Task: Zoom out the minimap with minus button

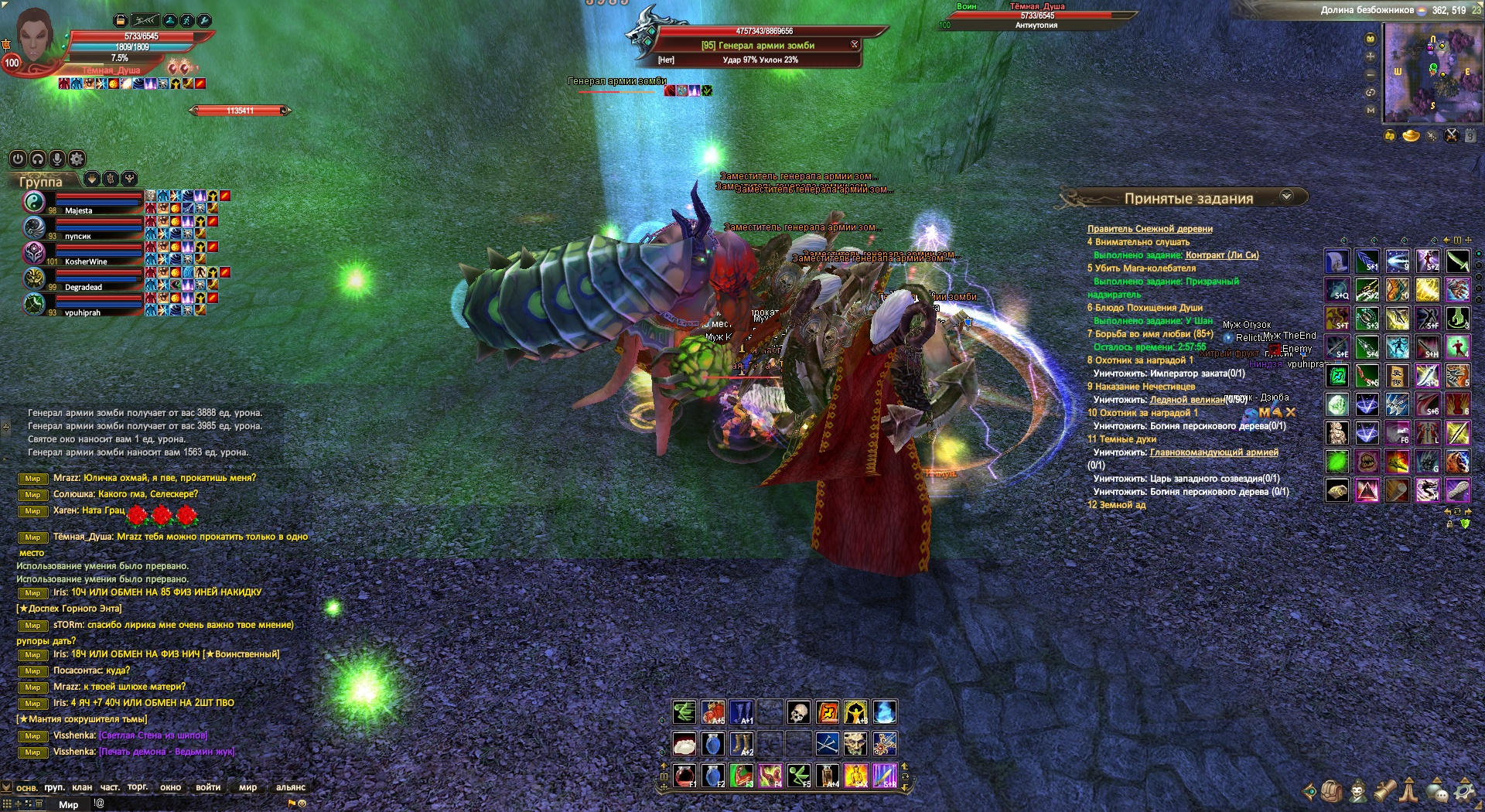Action: coord(1371,75)
